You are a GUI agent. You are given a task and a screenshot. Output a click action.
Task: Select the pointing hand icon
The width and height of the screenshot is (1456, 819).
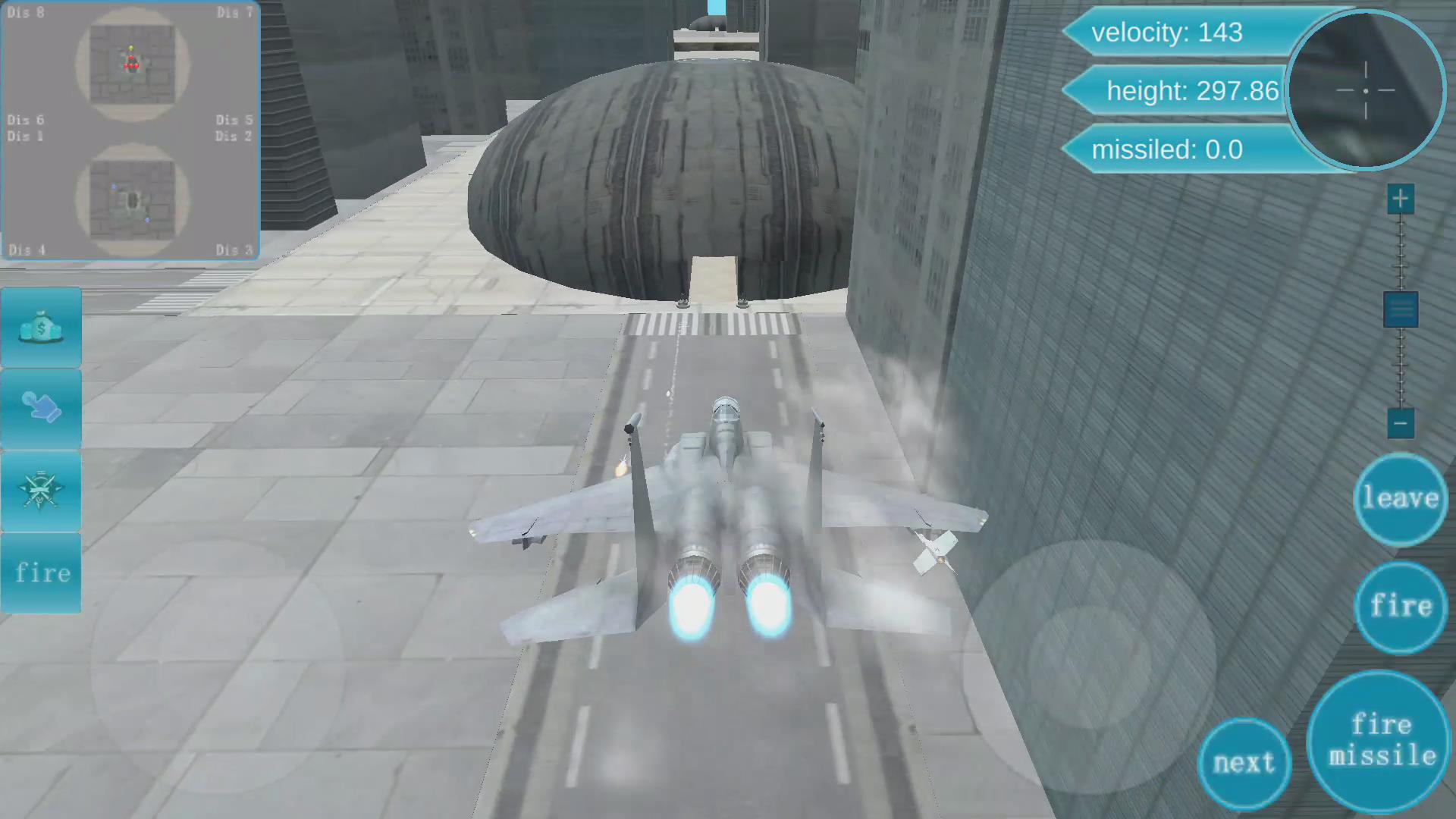click(x=41, y=408)
